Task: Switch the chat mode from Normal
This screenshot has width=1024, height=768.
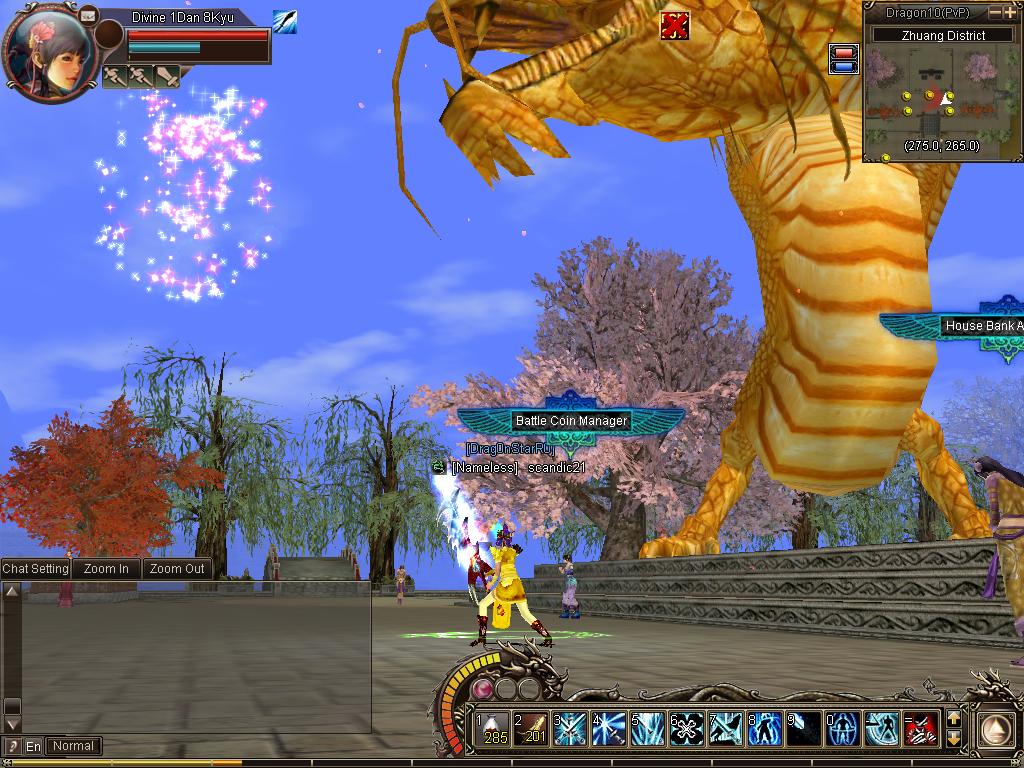Action: tap(74, 746)
